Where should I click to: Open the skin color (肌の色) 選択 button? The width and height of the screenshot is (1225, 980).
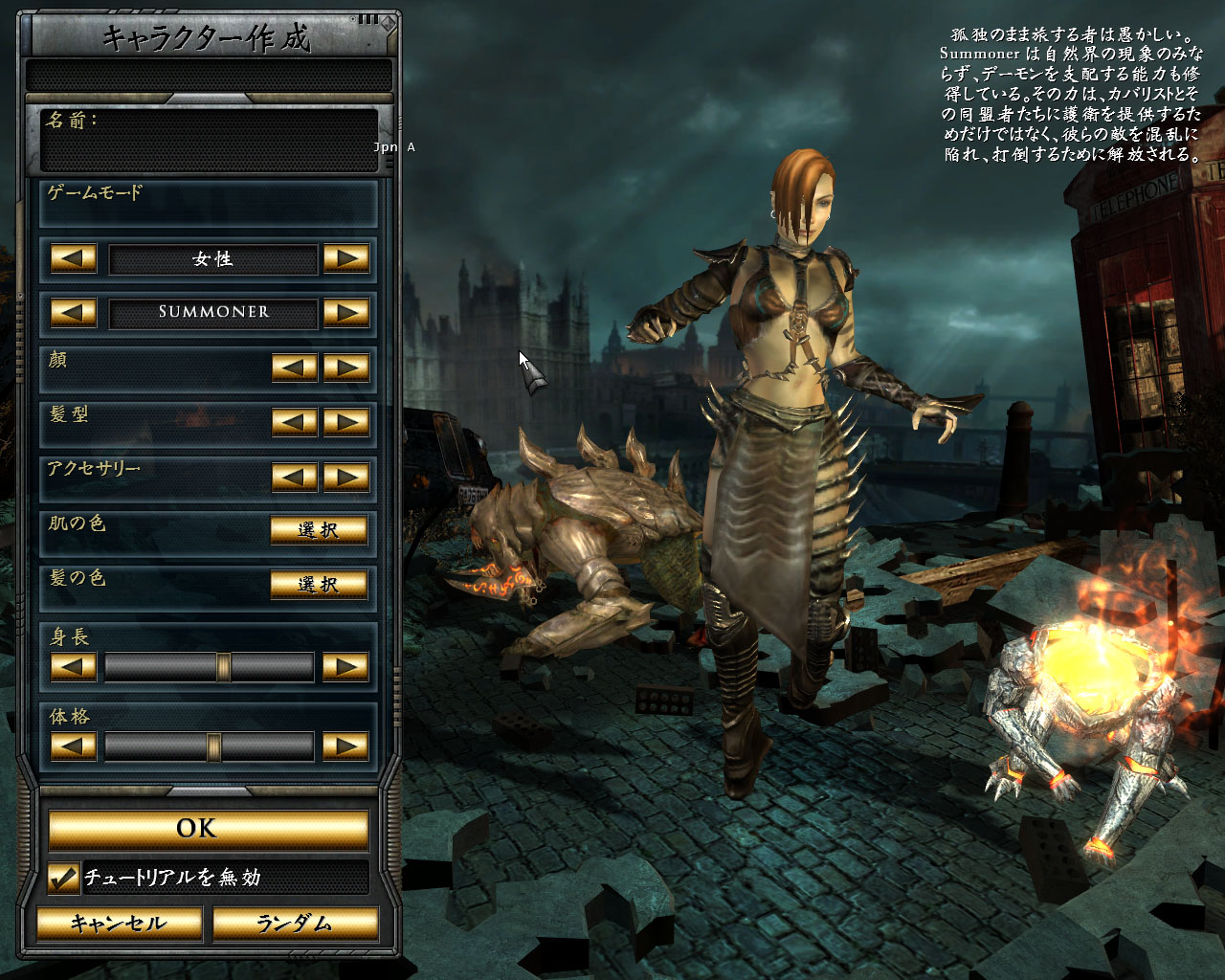[x=319, y=530]
